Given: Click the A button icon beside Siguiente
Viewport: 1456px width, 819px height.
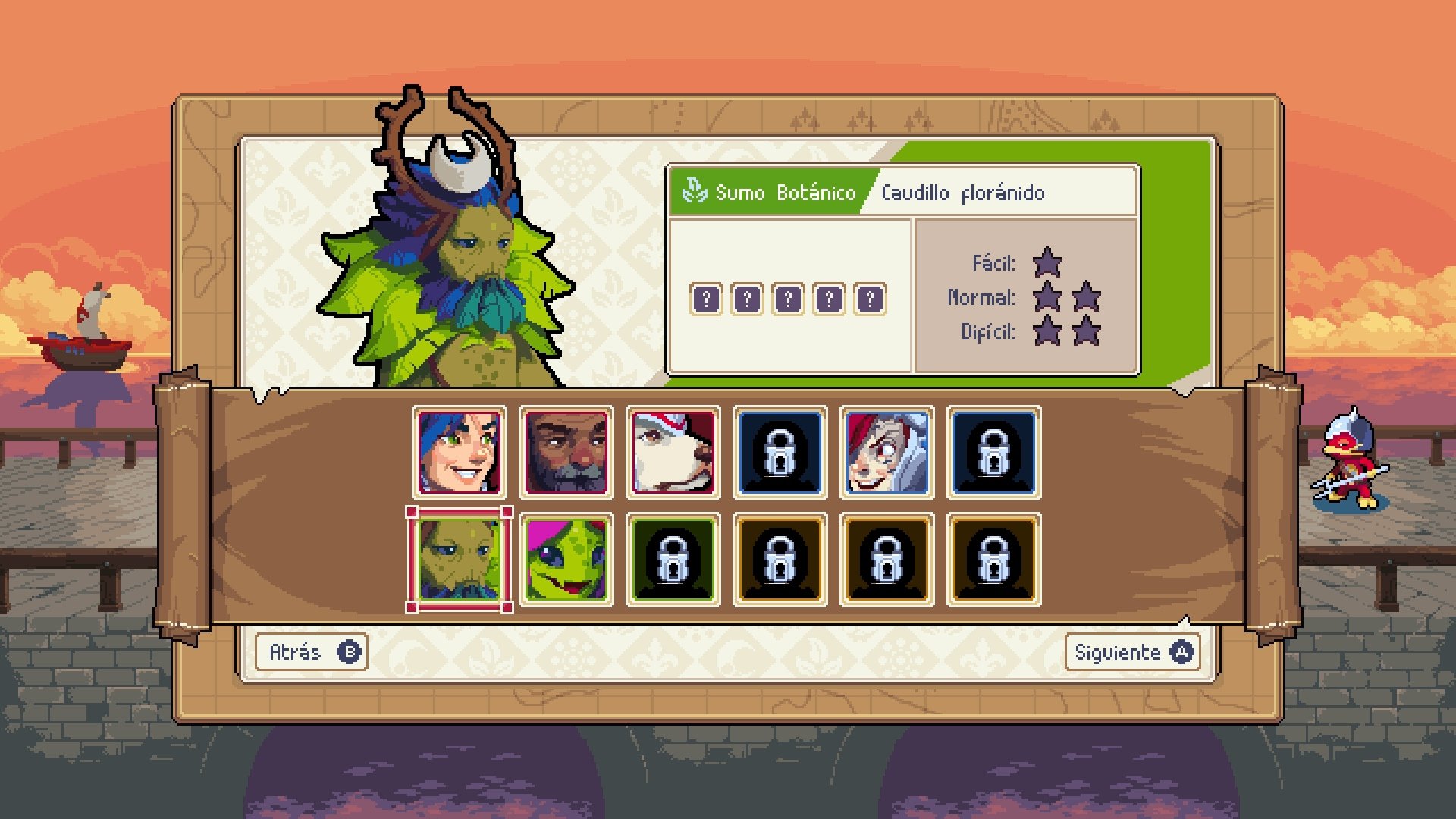Looking at the screenshot, I should point(1183,651).
